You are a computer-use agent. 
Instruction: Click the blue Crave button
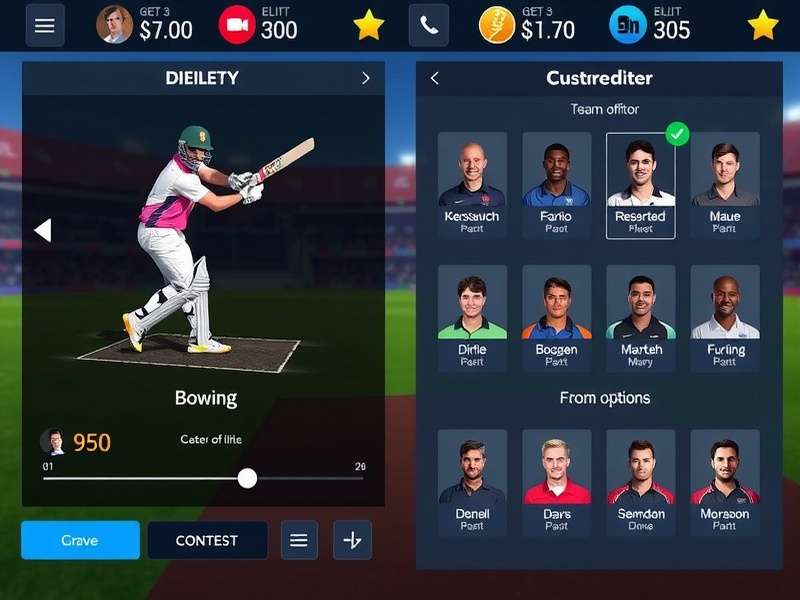[80, 540]
